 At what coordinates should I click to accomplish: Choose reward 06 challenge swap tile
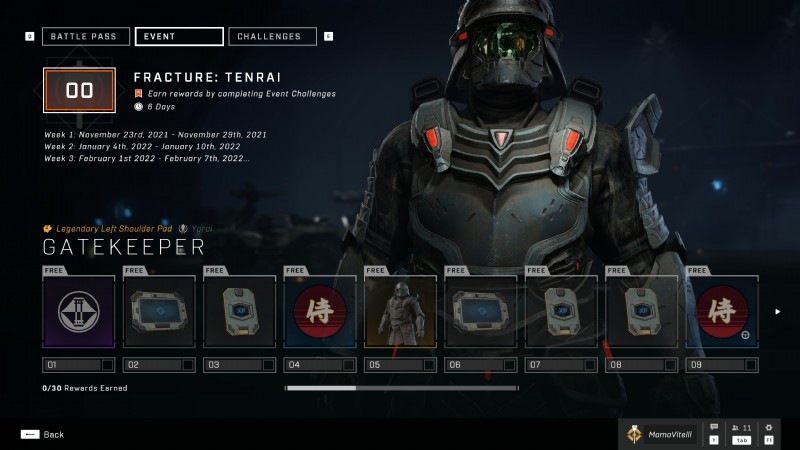point(481,311)
